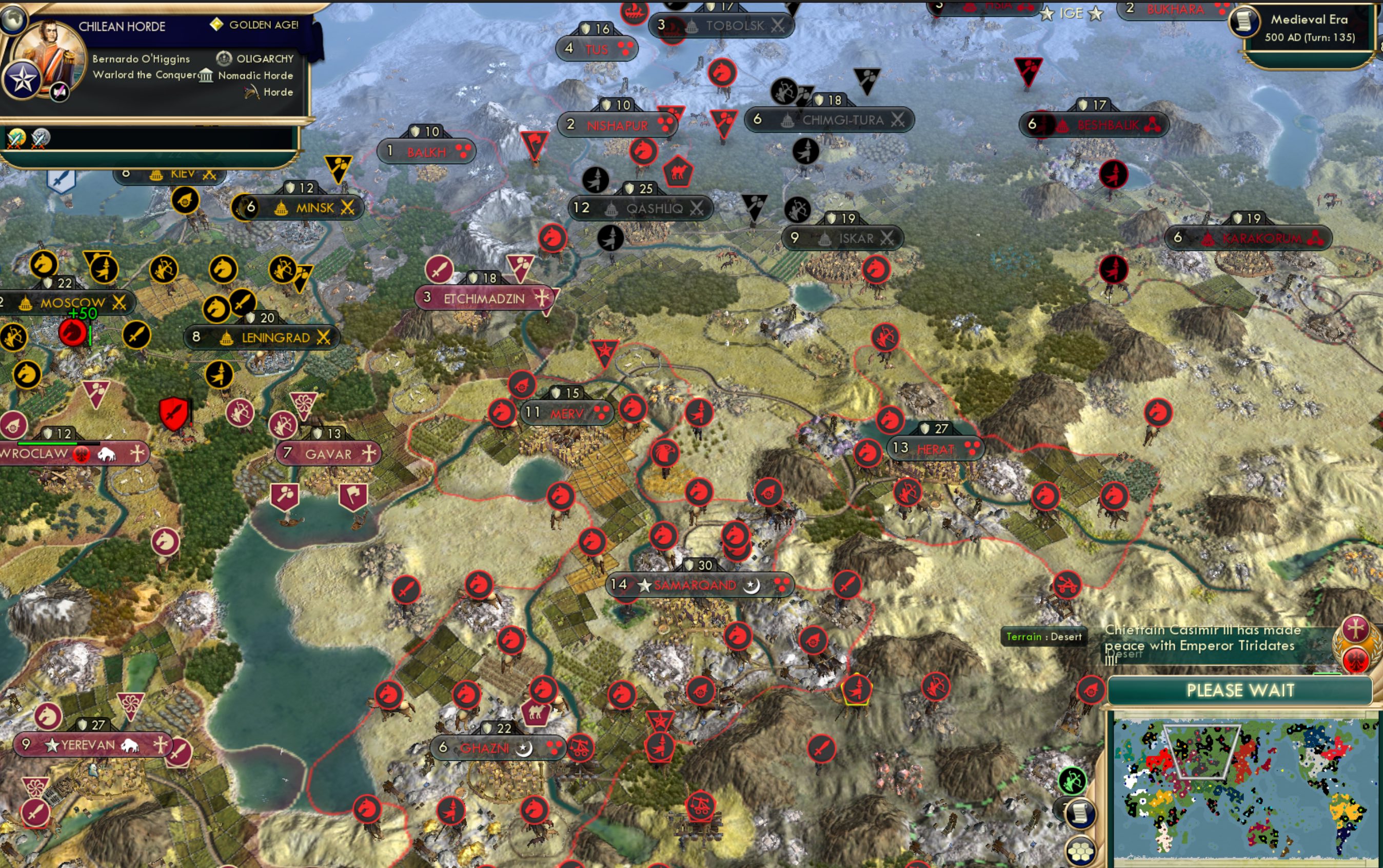
Task: Click the Golden Age diamond icon
Action: point(216,25)
